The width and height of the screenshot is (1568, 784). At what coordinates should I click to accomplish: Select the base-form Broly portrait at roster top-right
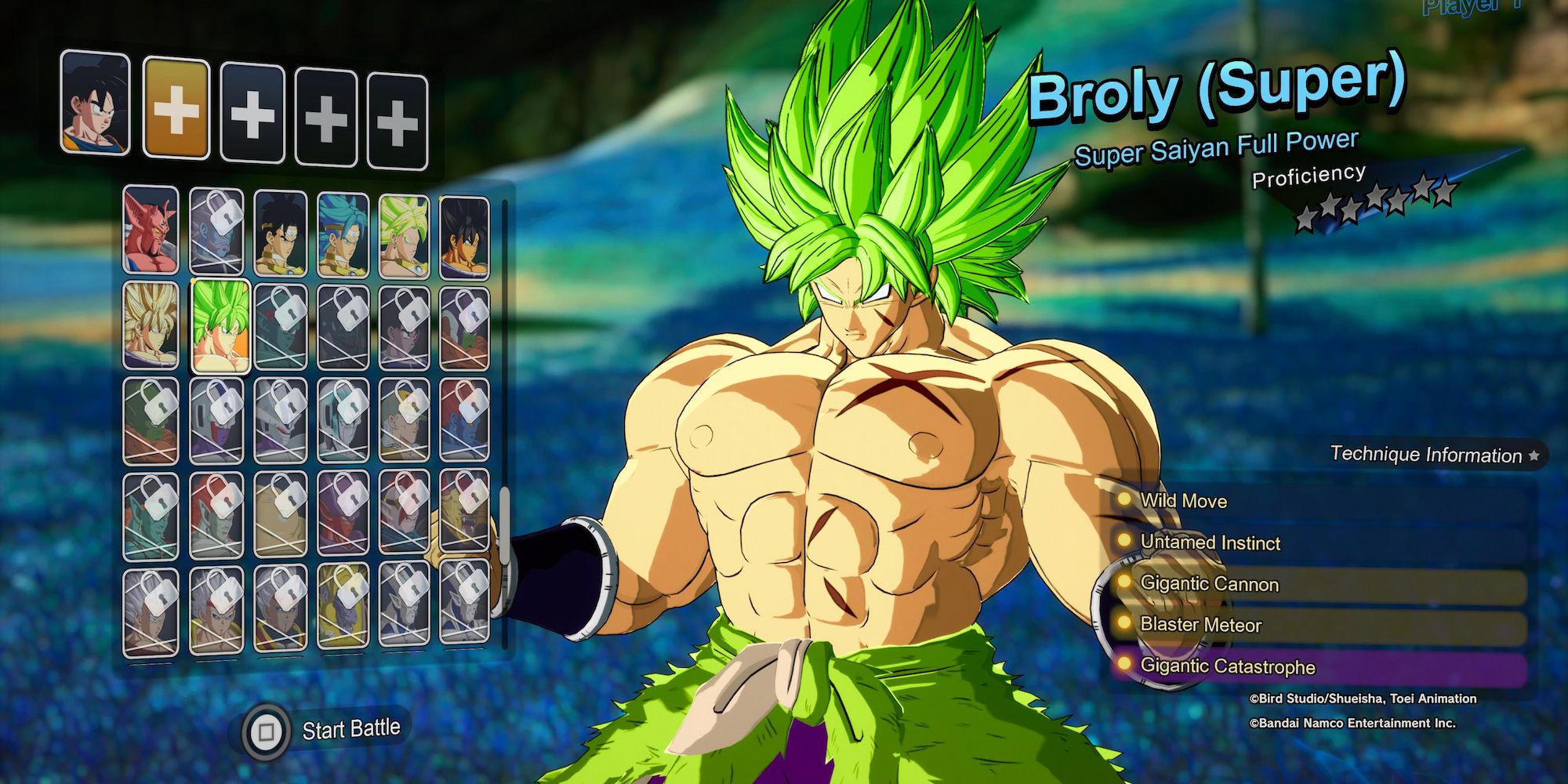click(470, 235)
